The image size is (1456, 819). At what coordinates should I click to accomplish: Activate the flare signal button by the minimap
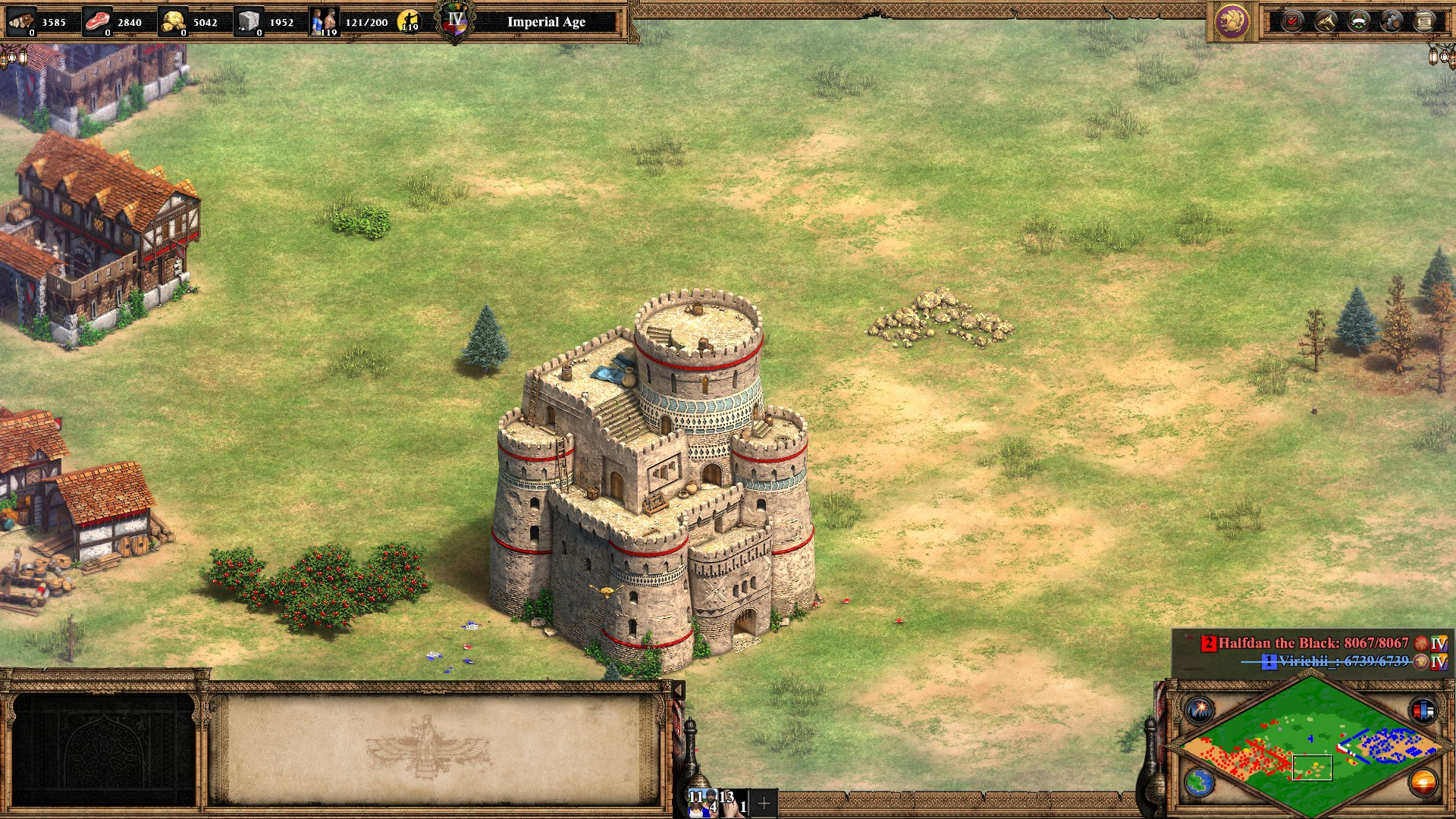click(x=1200, y=711)
